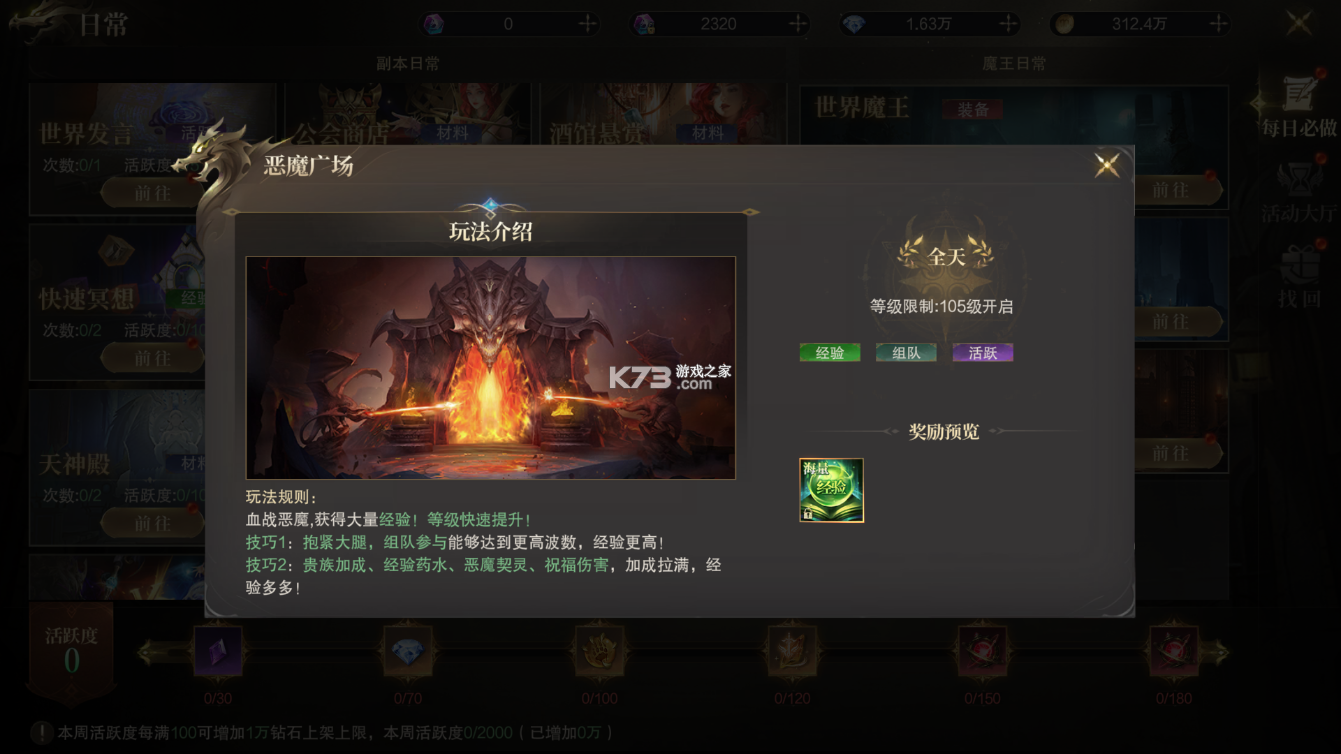Toggle the purple 活跃 tag
The image size is (1341, 754).
982,352
